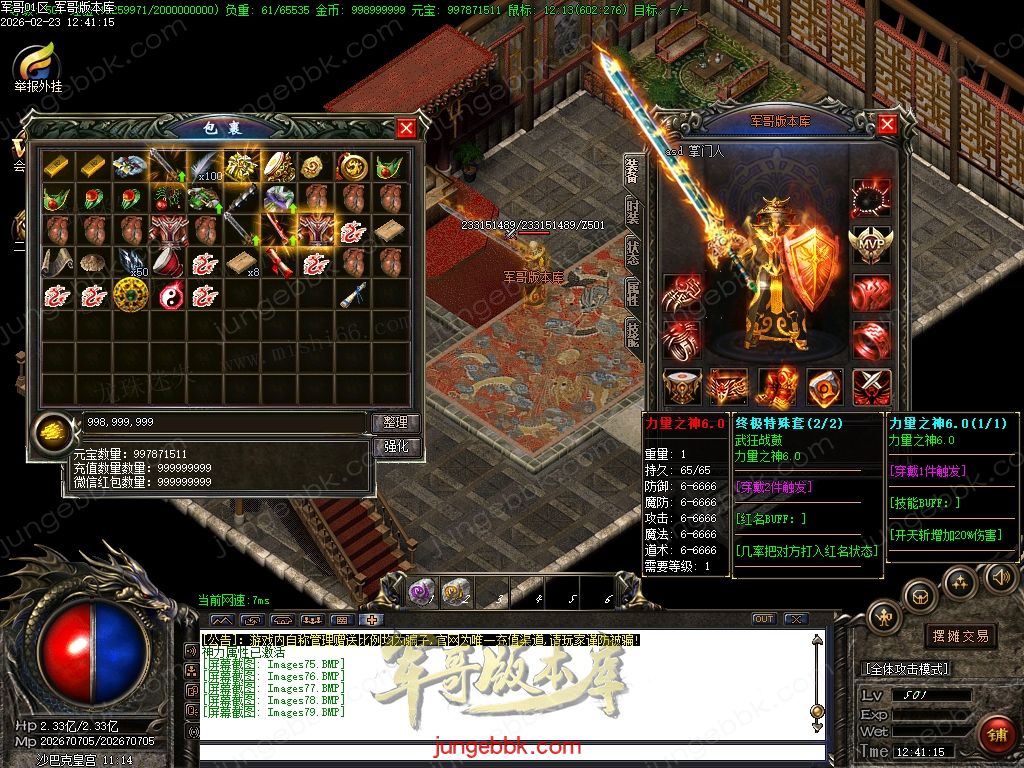Click the OUT button above chat
The width and height of the screenshot is (1024, 768).
763,619
